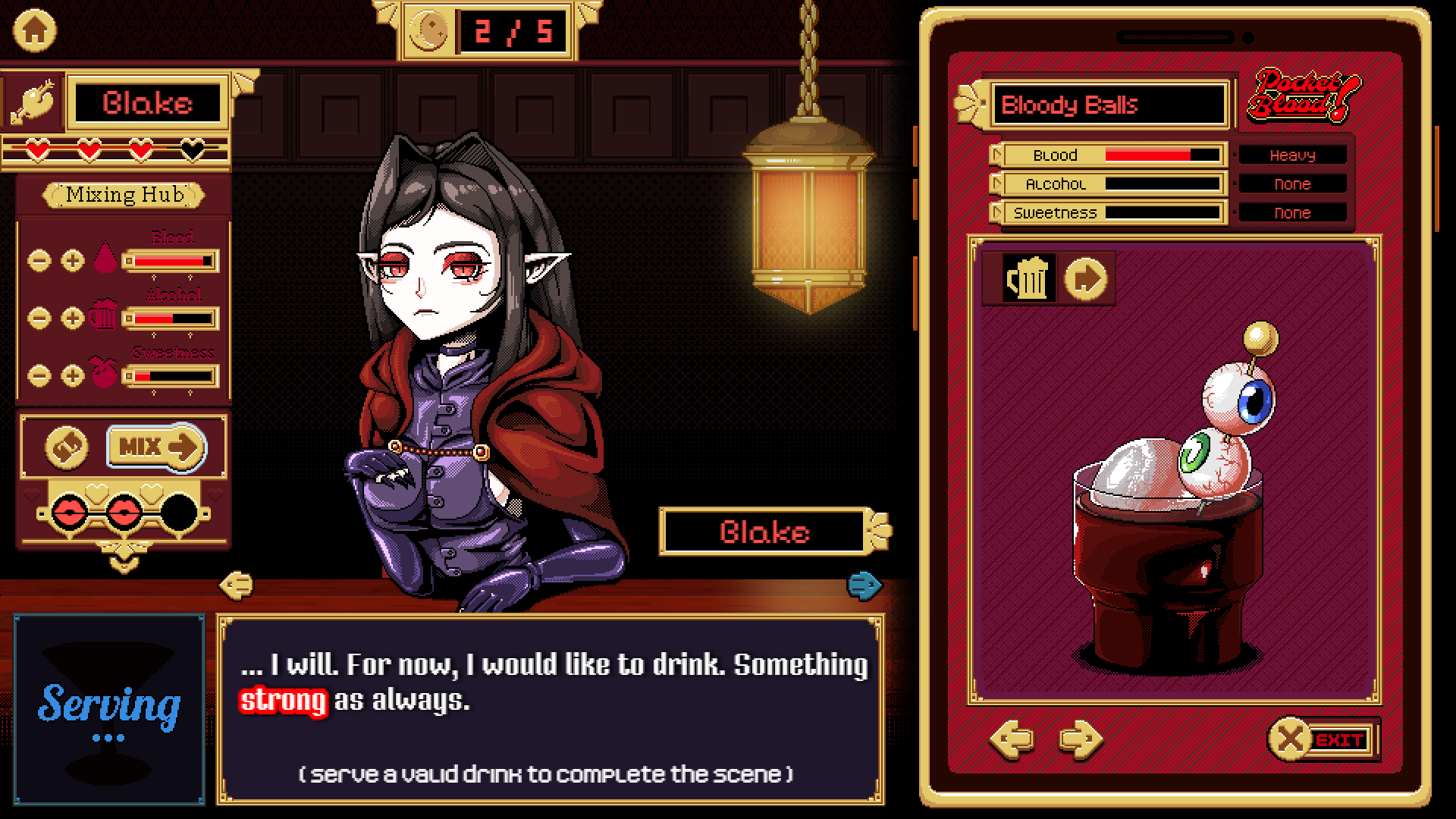Click the Mixing Hub title banner
The image size is (1456, 819).
tap(124, 195)
